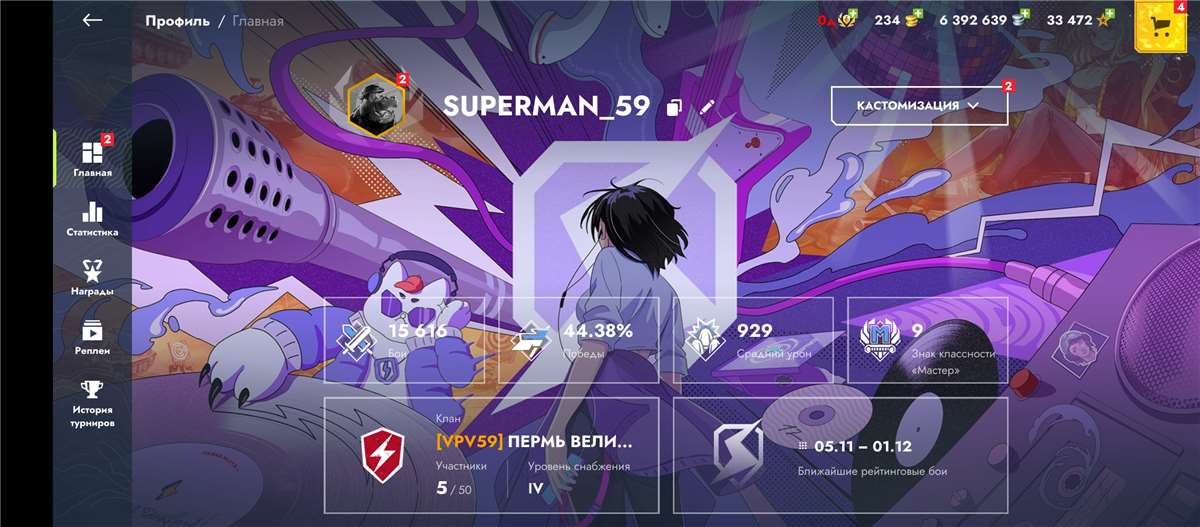Select the 44.38% win rate tile
The width and height of the screenshot is (1200, 527).
tap(578, 340)
